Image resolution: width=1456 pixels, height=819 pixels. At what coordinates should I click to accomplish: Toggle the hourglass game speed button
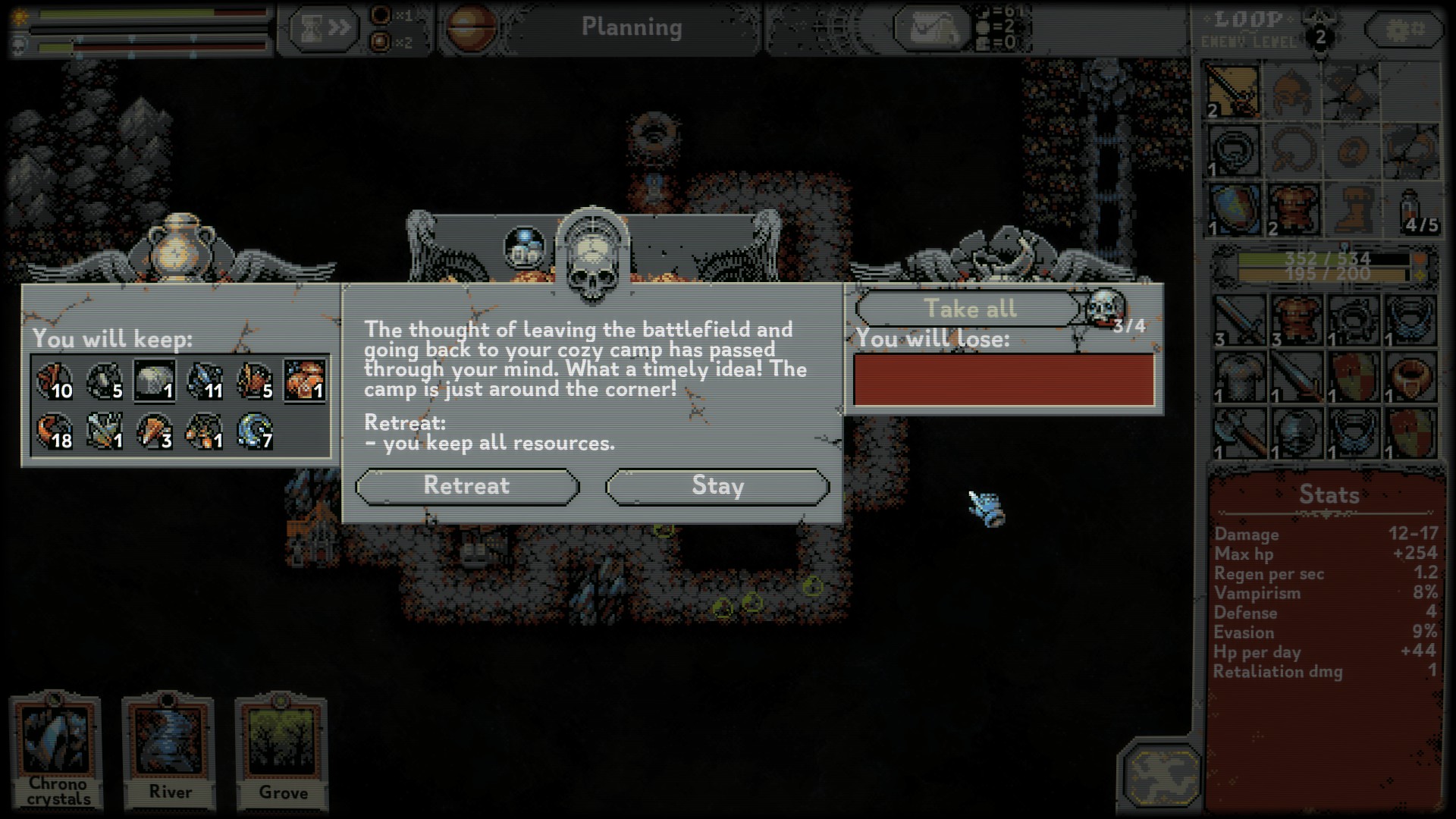324,29
